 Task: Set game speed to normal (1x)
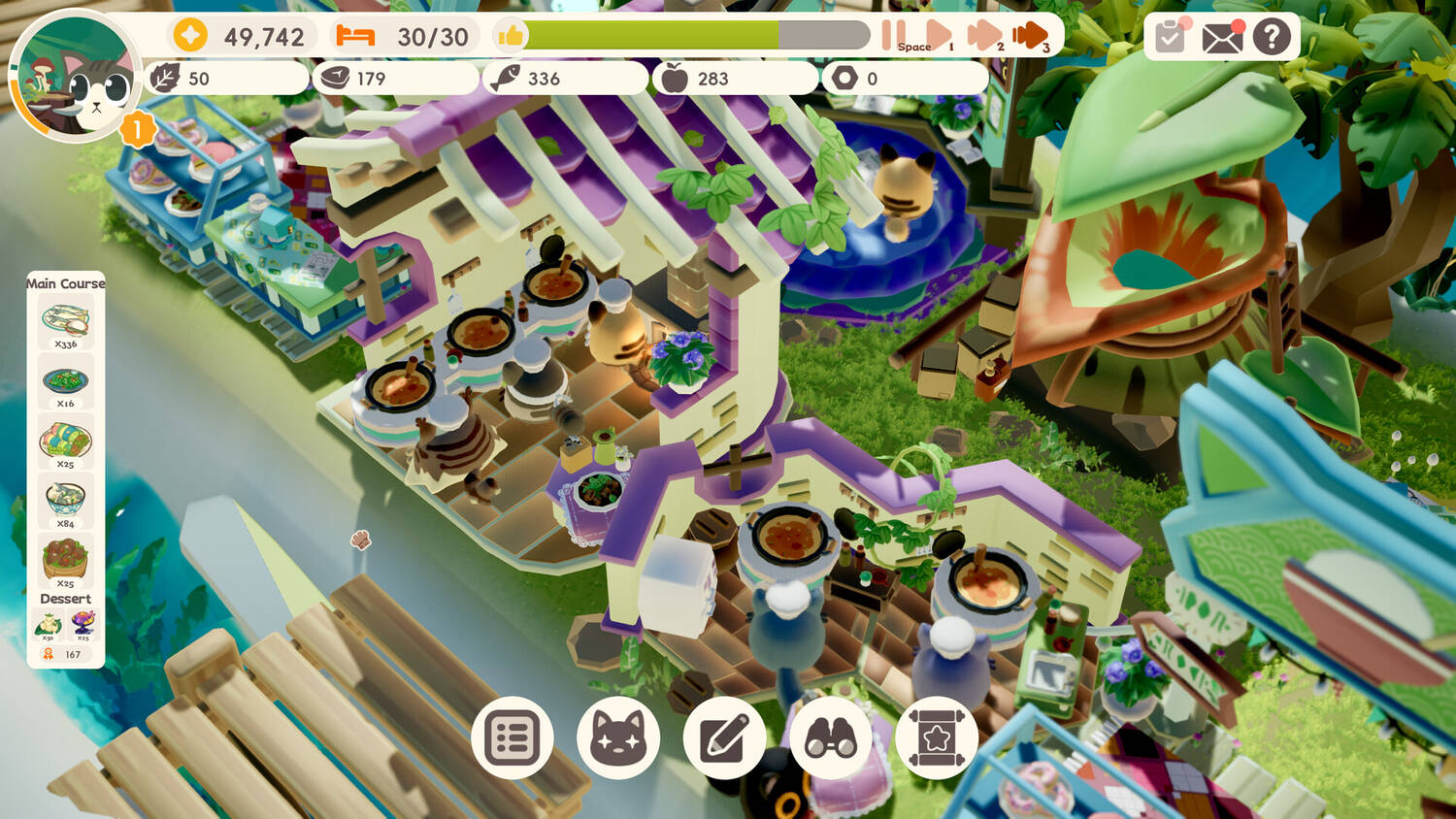point(938,36)
